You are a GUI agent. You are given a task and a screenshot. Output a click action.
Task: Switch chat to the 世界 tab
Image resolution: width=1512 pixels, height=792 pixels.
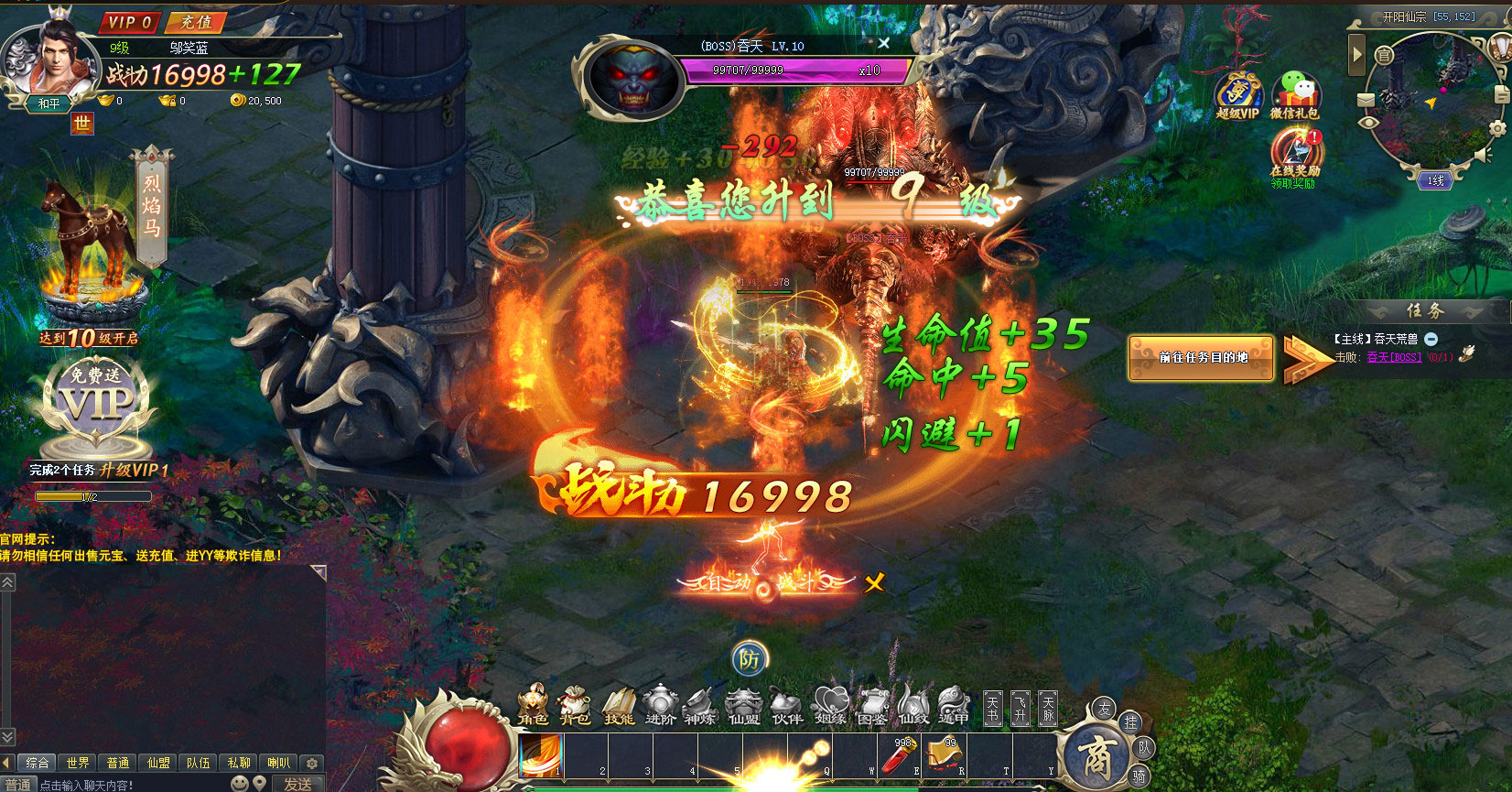point(78,763)
